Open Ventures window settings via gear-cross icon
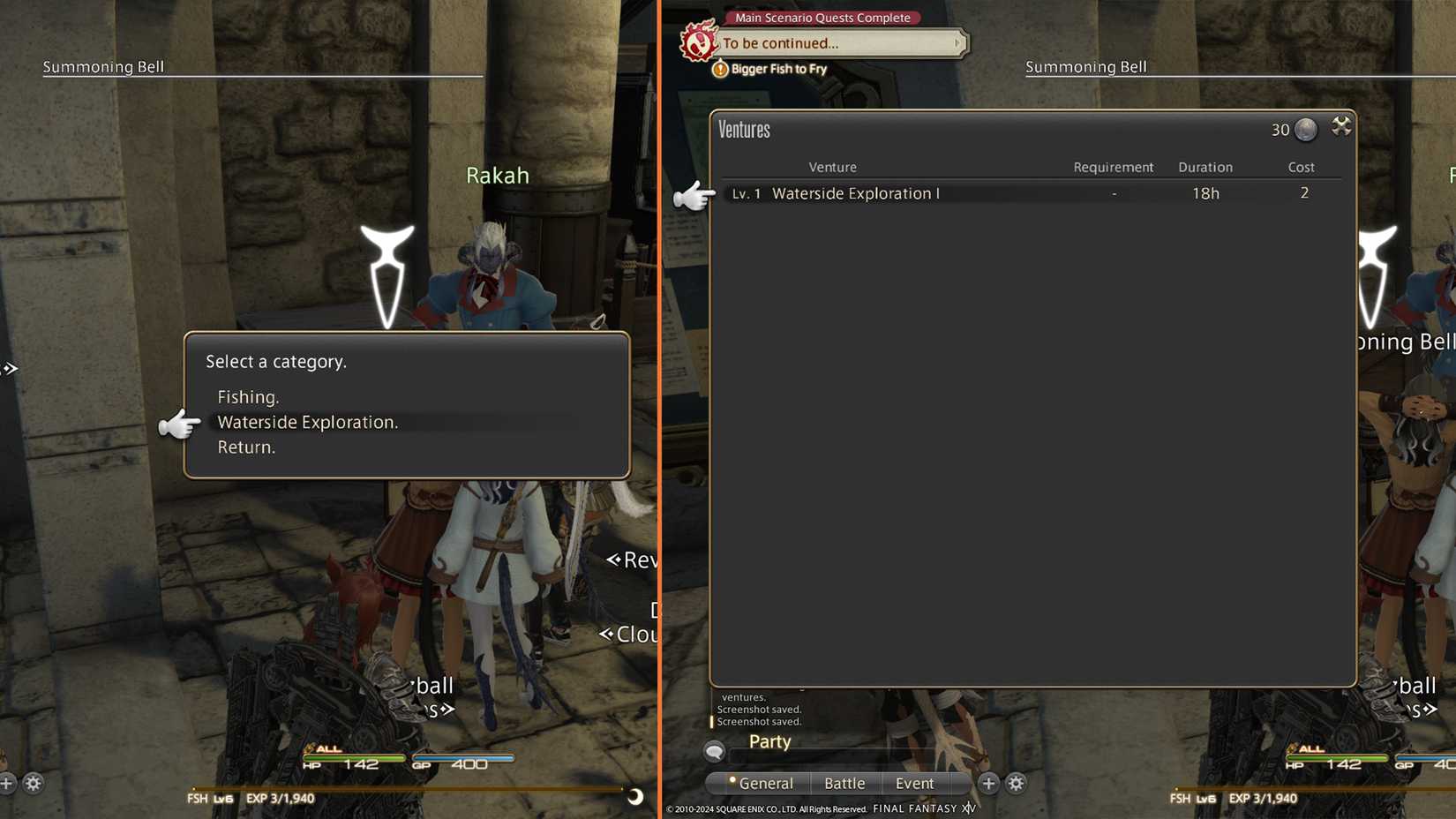This screenshot has height=819, width=1456. coord(1342,126)
